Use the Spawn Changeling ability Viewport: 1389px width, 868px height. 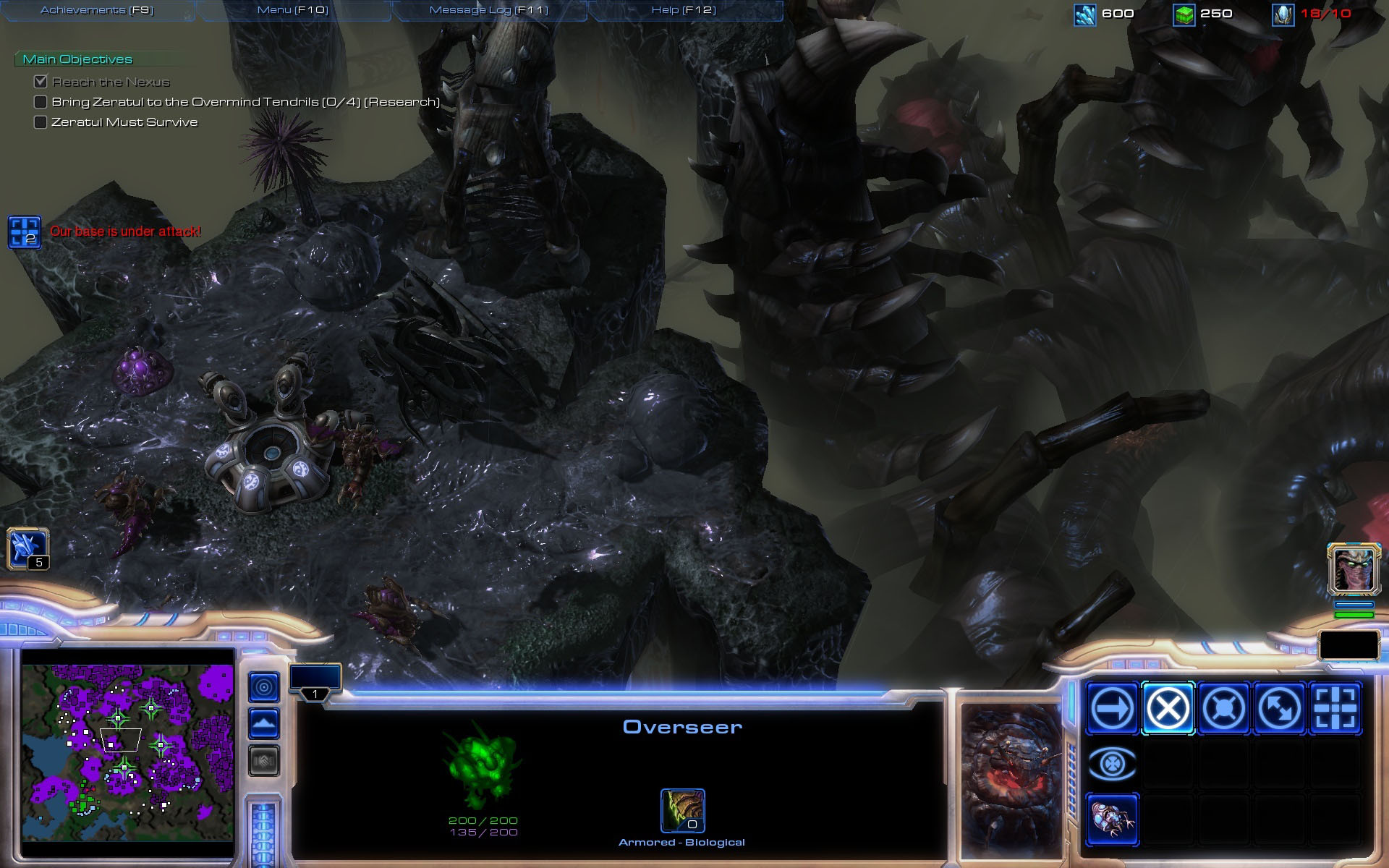[1112, 820]
